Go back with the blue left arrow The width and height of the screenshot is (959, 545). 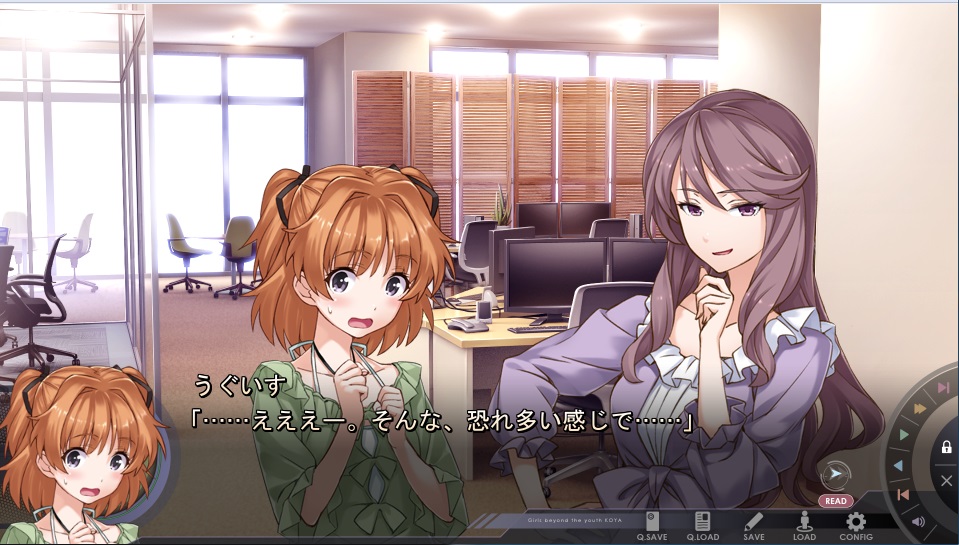point(898,465)
